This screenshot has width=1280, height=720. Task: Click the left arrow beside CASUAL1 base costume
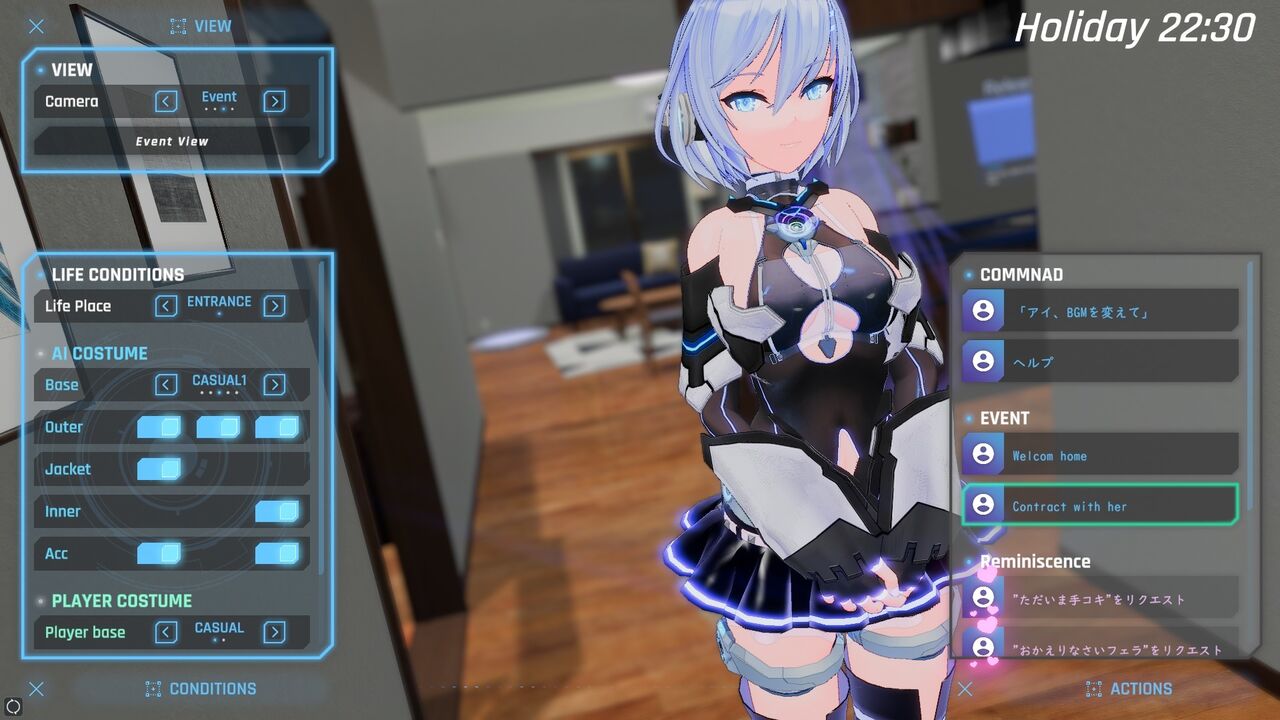pyautogui.click(x=166, y=385)
